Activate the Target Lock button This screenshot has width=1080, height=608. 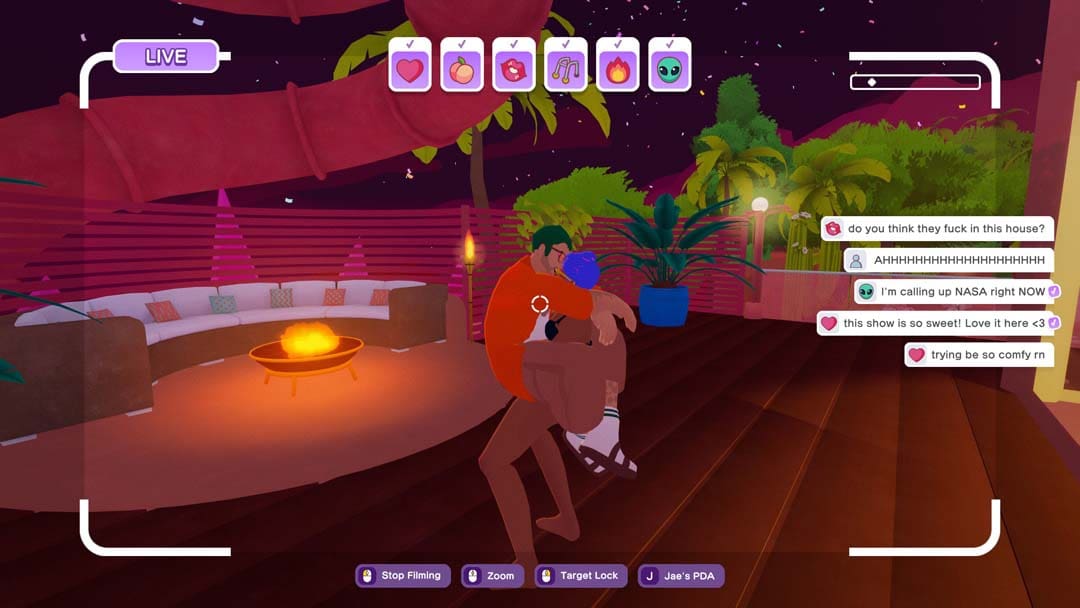pos(581,576)
